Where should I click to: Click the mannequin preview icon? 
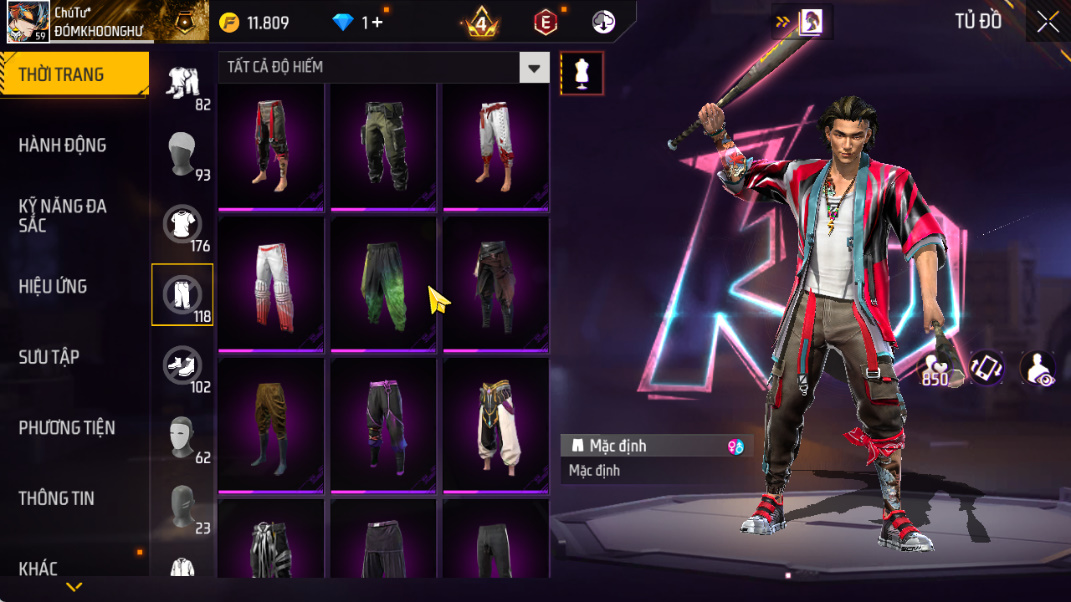click(582, 73)
